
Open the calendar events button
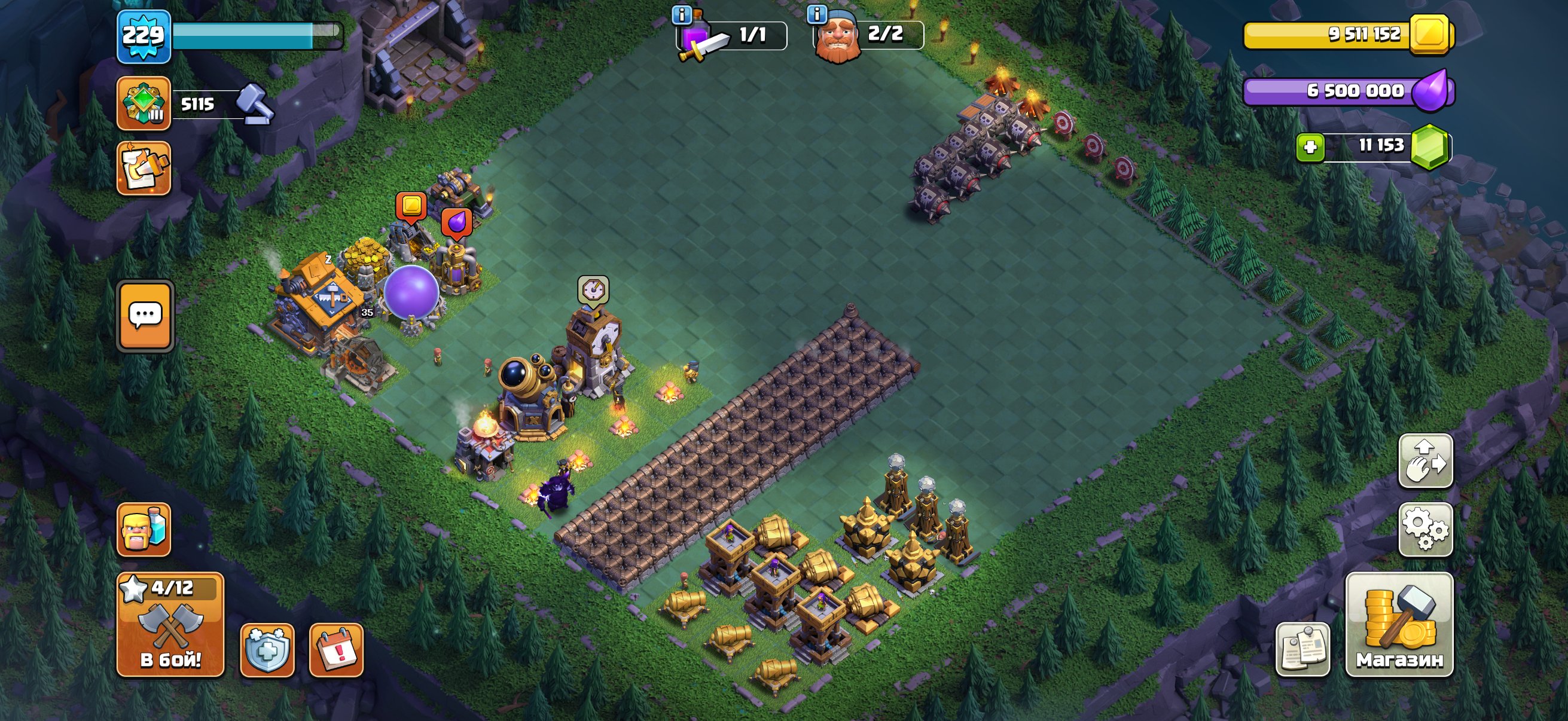[x=337, y=650]
